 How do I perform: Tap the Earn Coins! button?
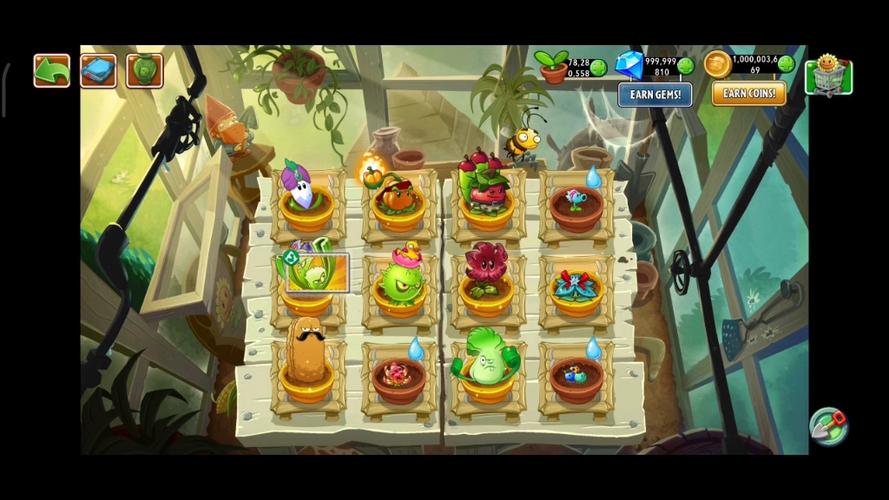click(749, 94)
